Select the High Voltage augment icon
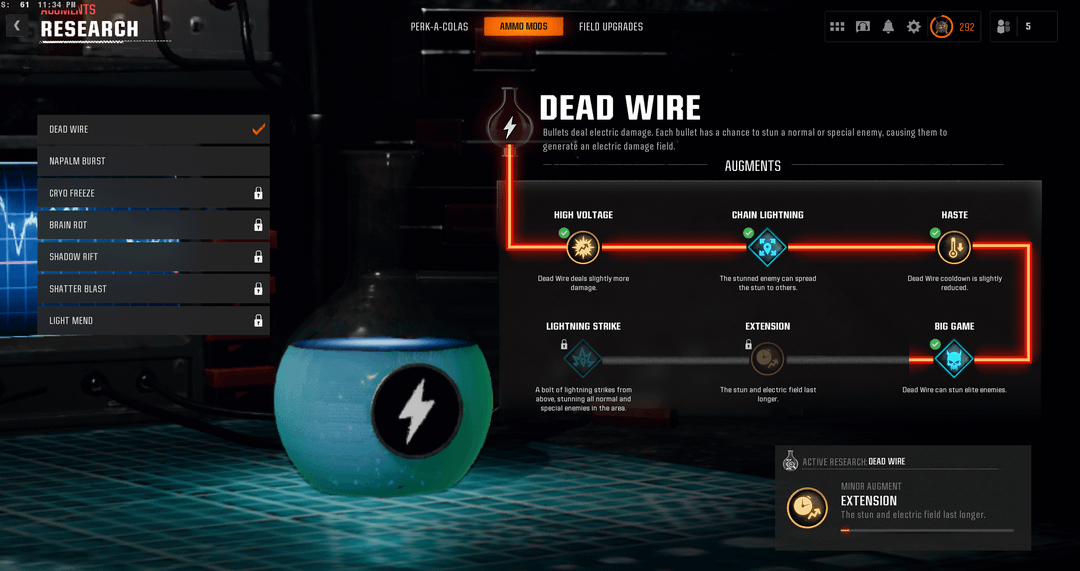 click(583, 246)
